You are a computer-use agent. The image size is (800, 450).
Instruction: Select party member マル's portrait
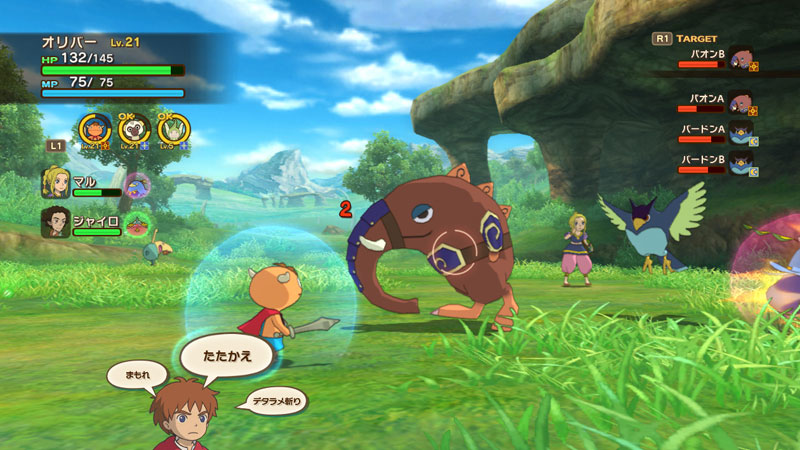point(55,183)
